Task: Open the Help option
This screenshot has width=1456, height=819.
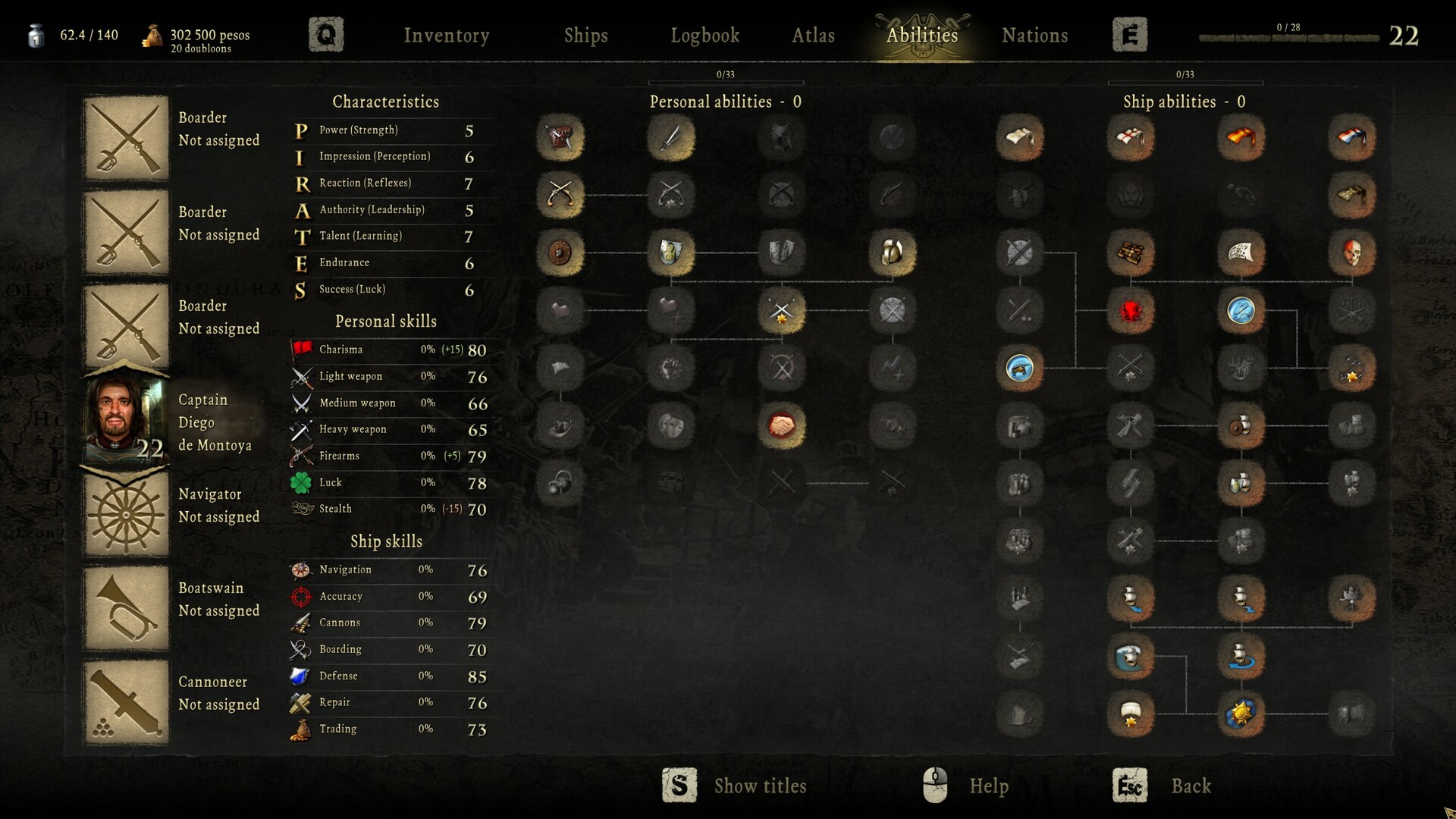Action: pyautogui.click(x=987, y=786)
